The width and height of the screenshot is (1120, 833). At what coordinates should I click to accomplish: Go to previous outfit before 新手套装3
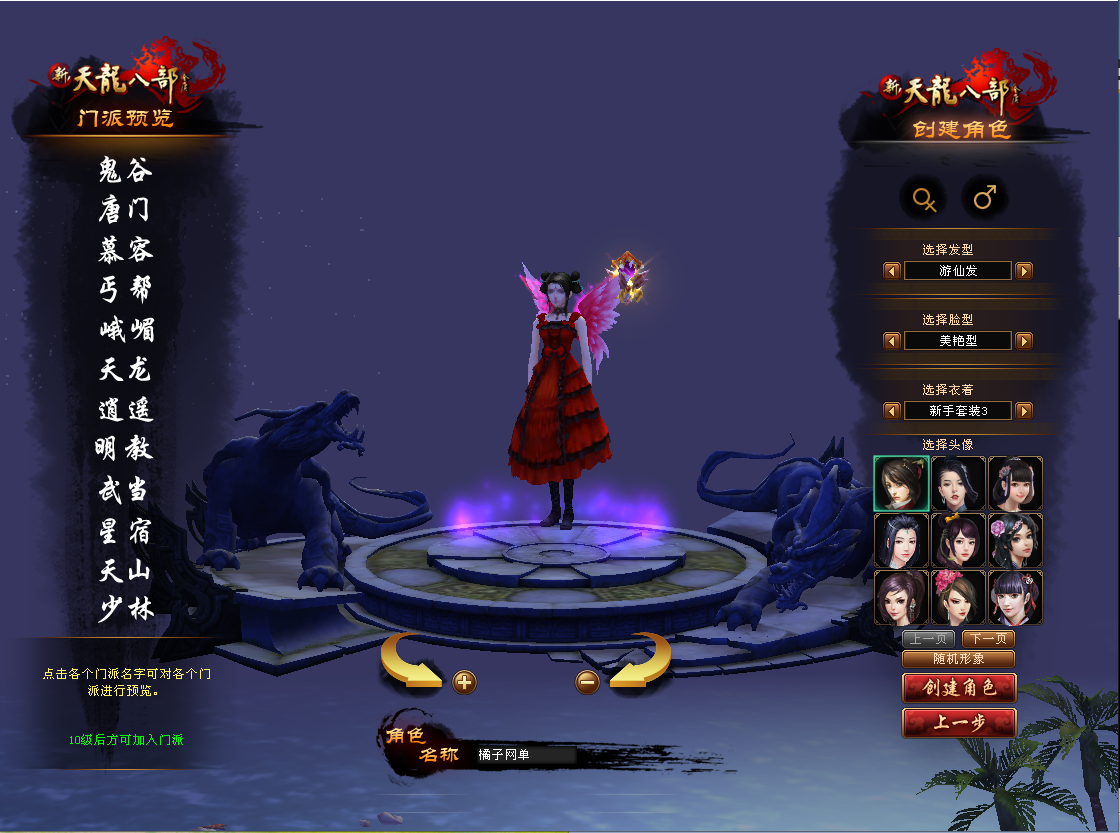tap(892, 411)
